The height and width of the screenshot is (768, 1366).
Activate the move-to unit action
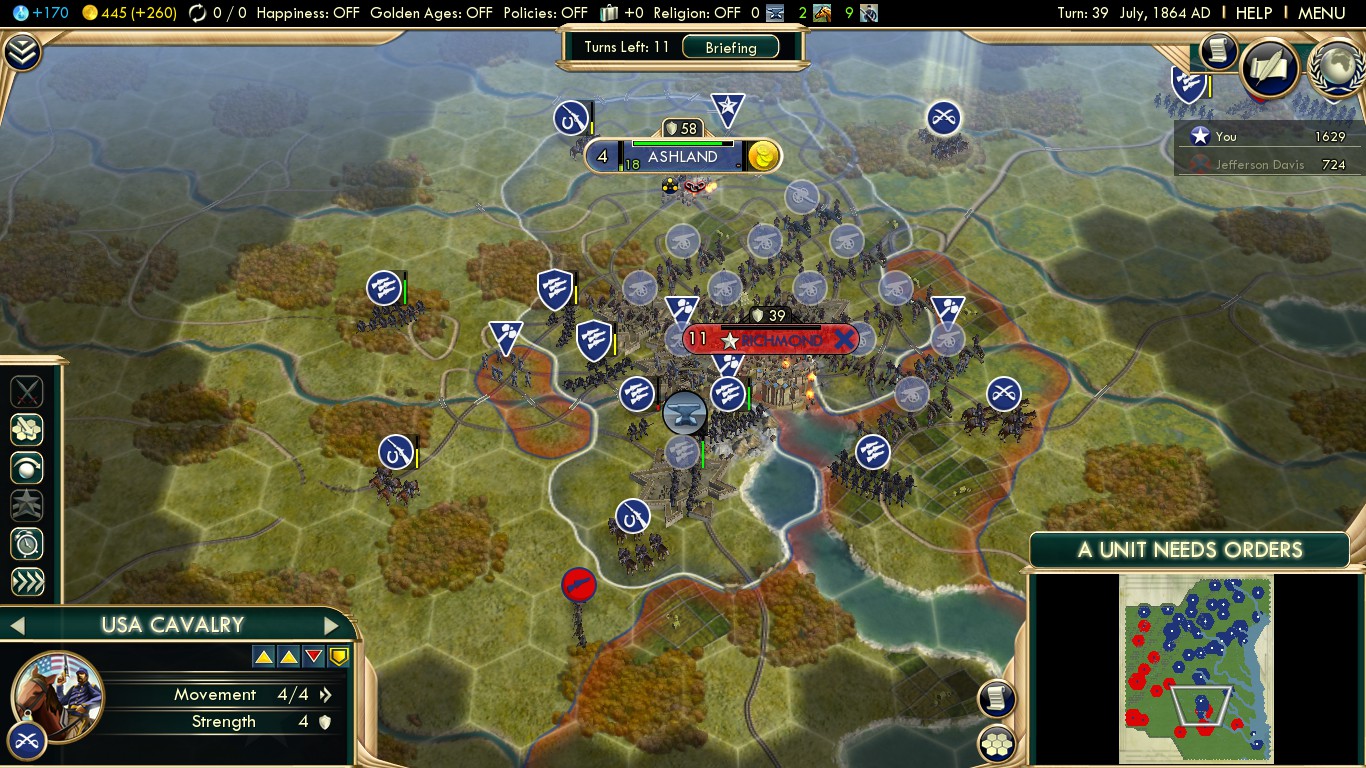point(27,467)
